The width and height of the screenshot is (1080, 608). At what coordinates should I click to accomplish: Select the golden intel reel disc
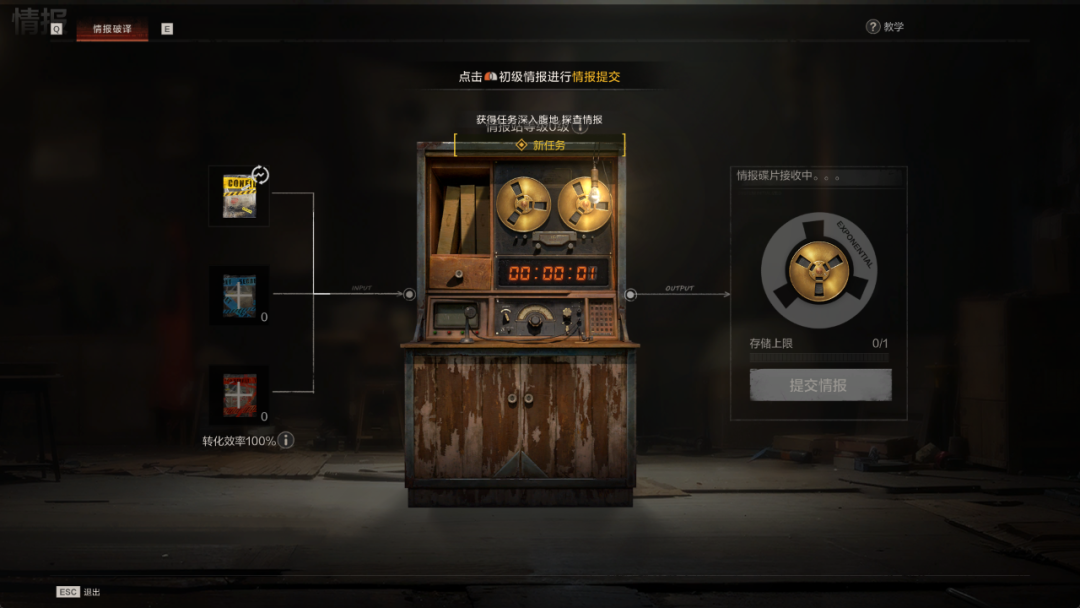coord(819,270)
